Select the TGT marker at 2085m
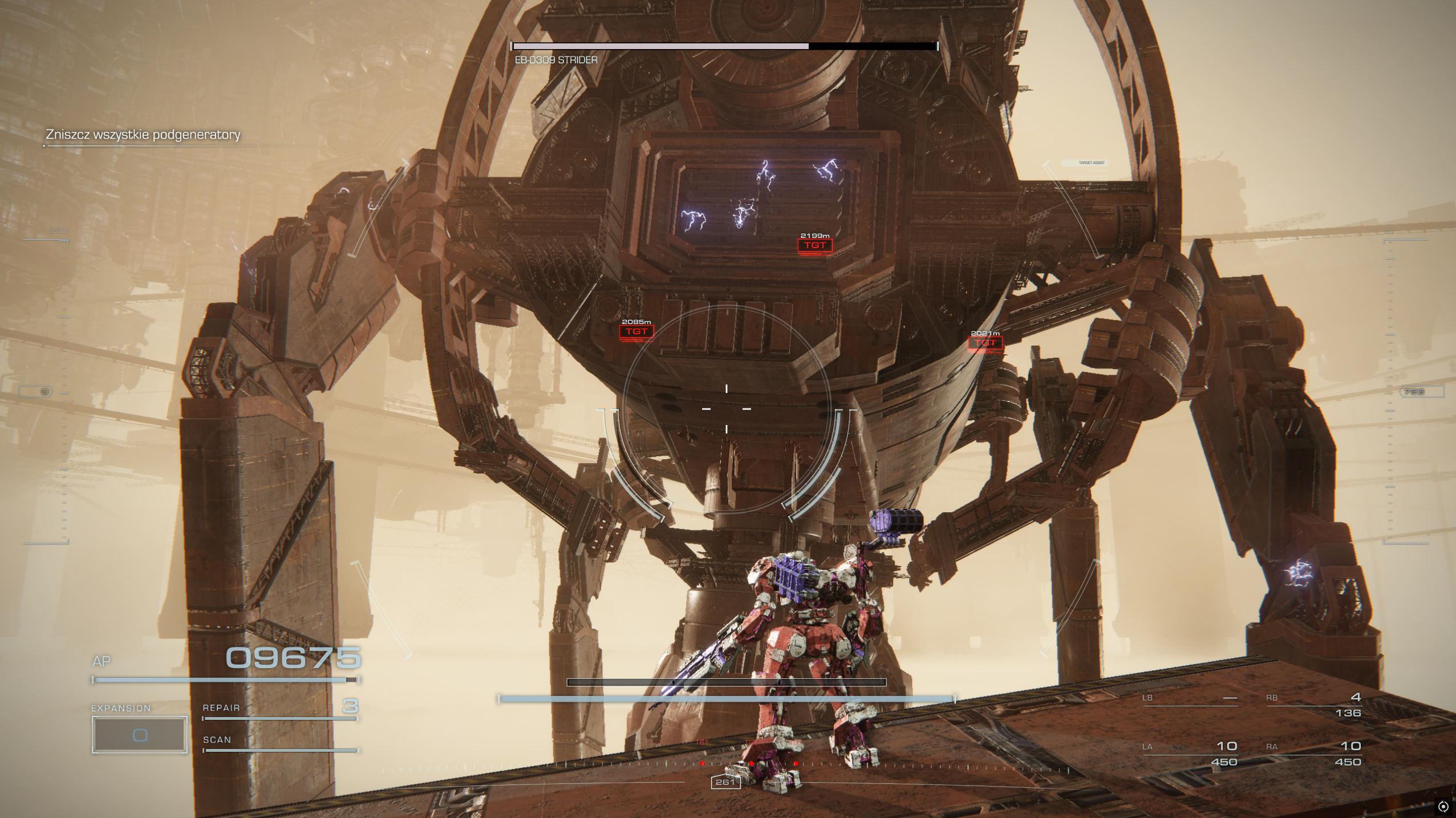The width and height of the screenshot is (1456, 818). [636, 331]
